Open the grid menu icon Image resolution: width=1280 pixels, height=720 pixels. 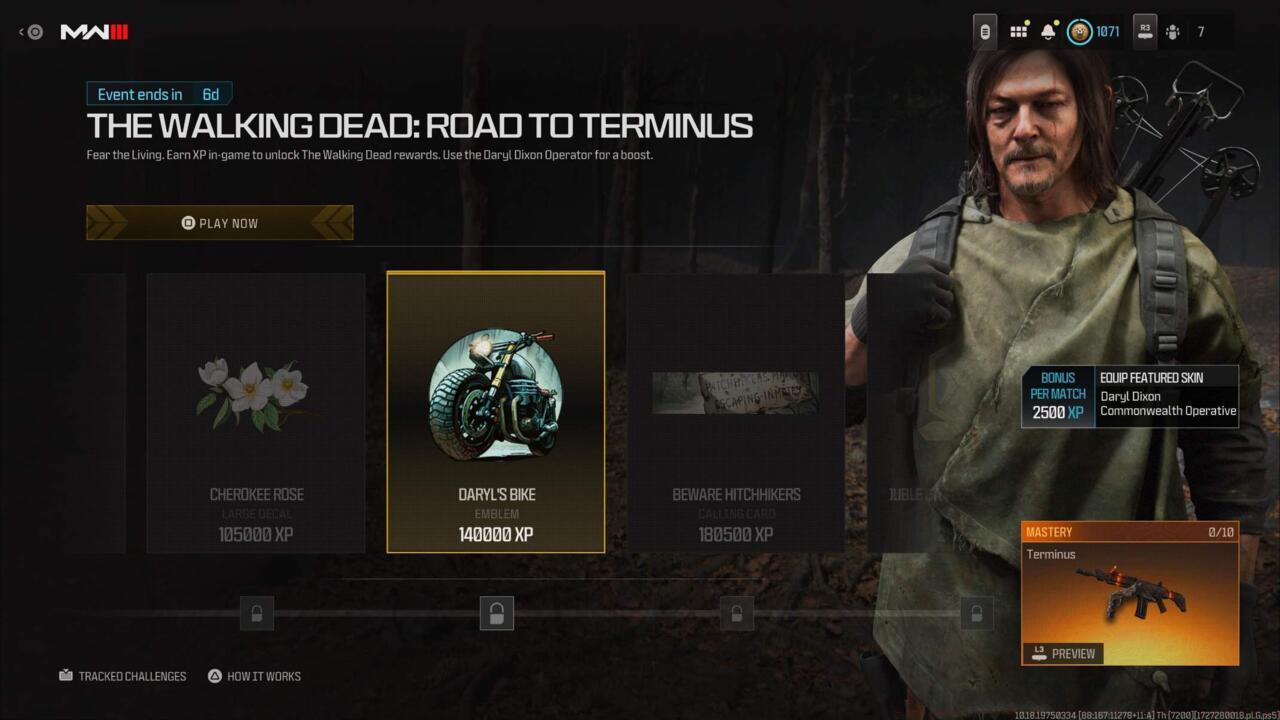click(1018, 32)
